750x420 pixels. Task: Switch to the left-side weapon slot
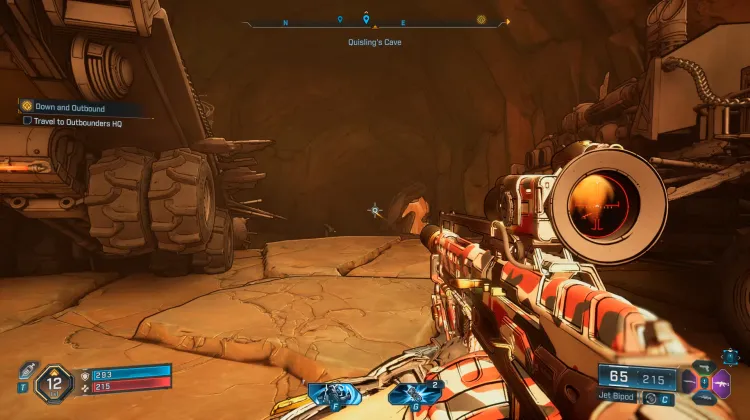coord(689,382)
